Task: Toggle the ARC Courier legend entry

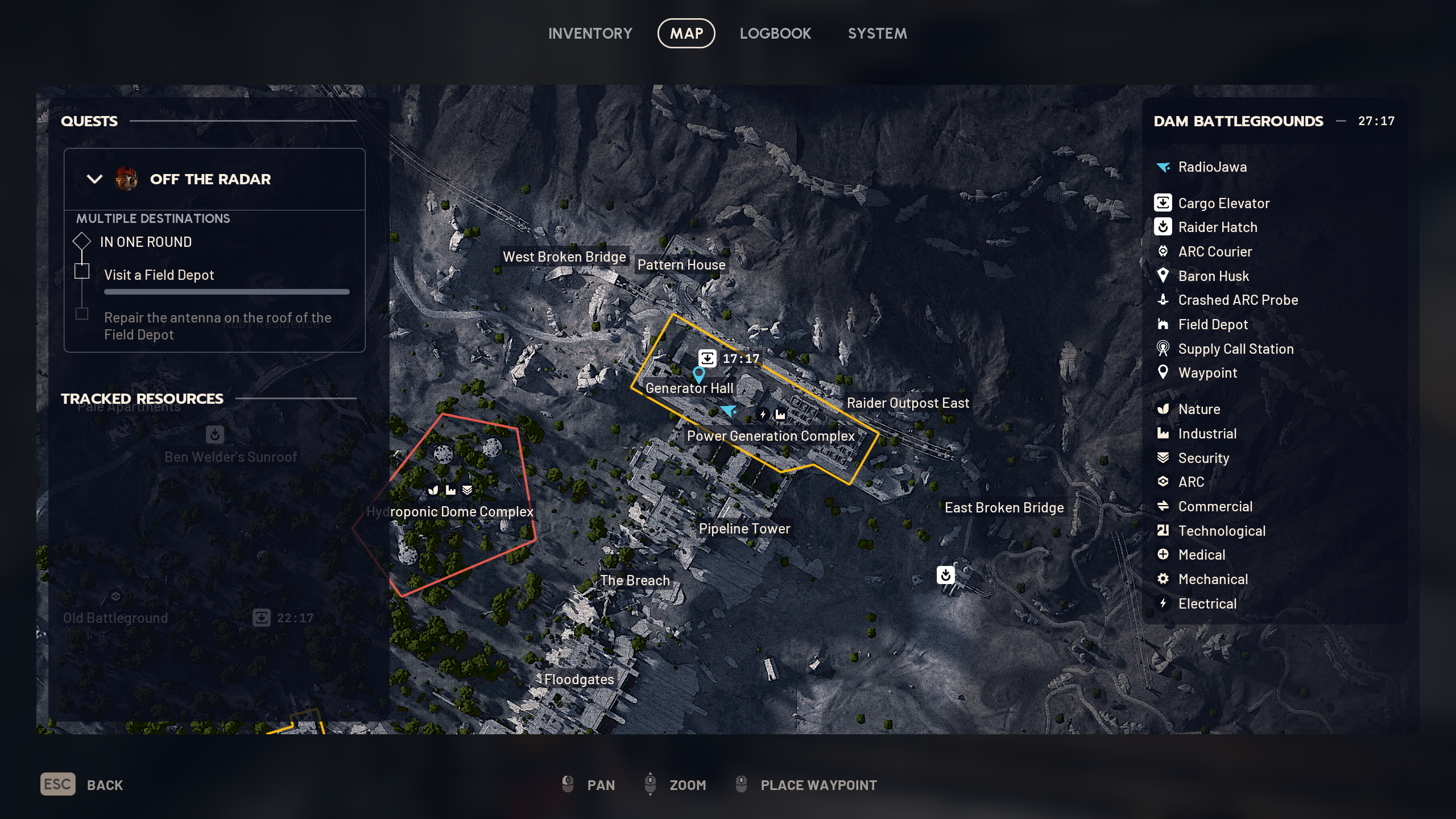Action: click(1215, 252)
